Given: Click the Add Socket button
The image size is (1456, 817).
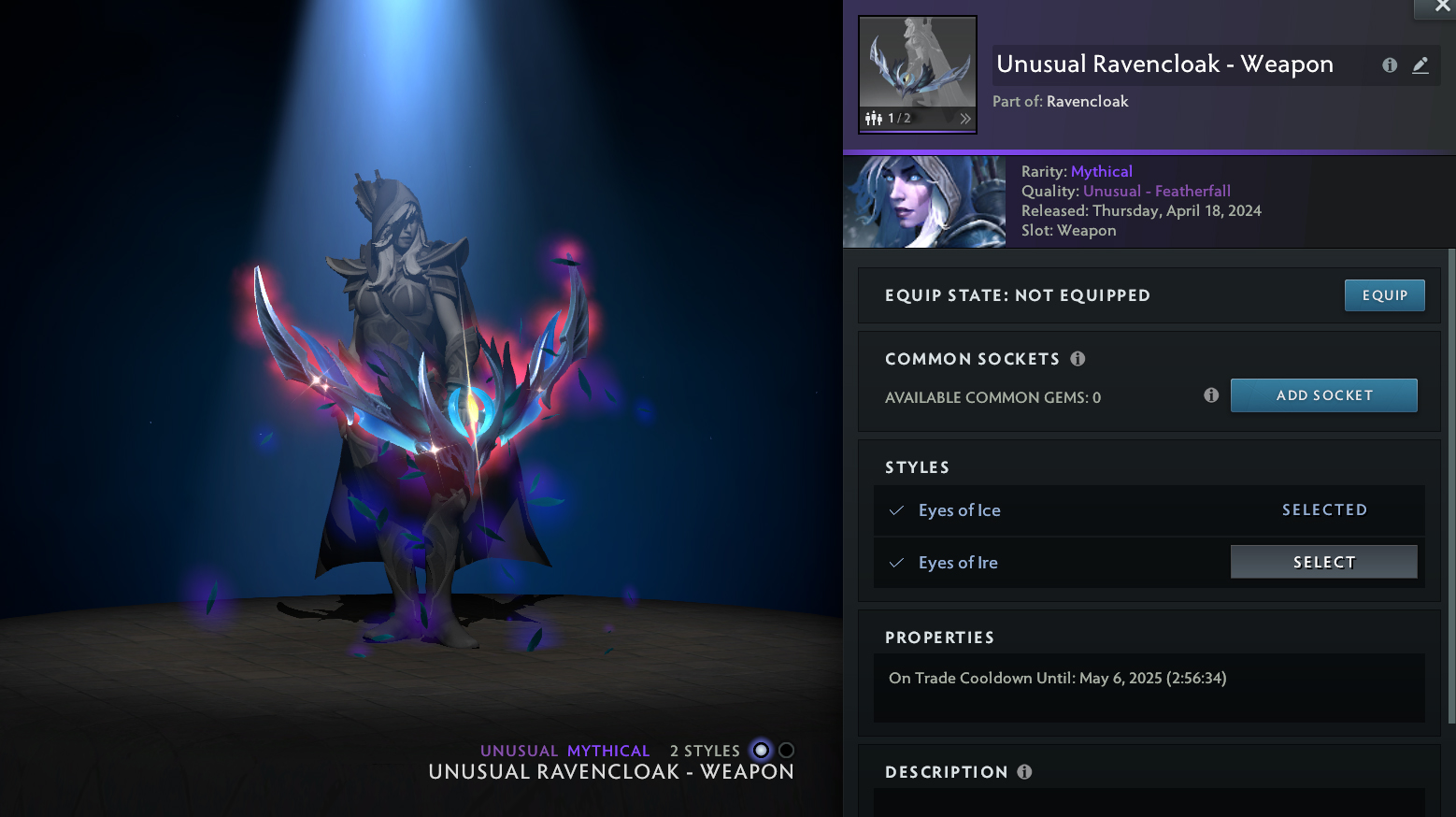Looking at the screenshot, I should (1323, 395).
